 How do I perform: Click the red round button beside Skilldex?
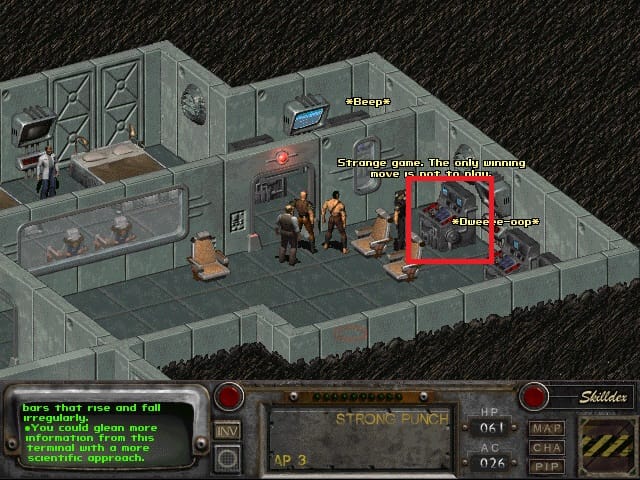click(535, 397)
